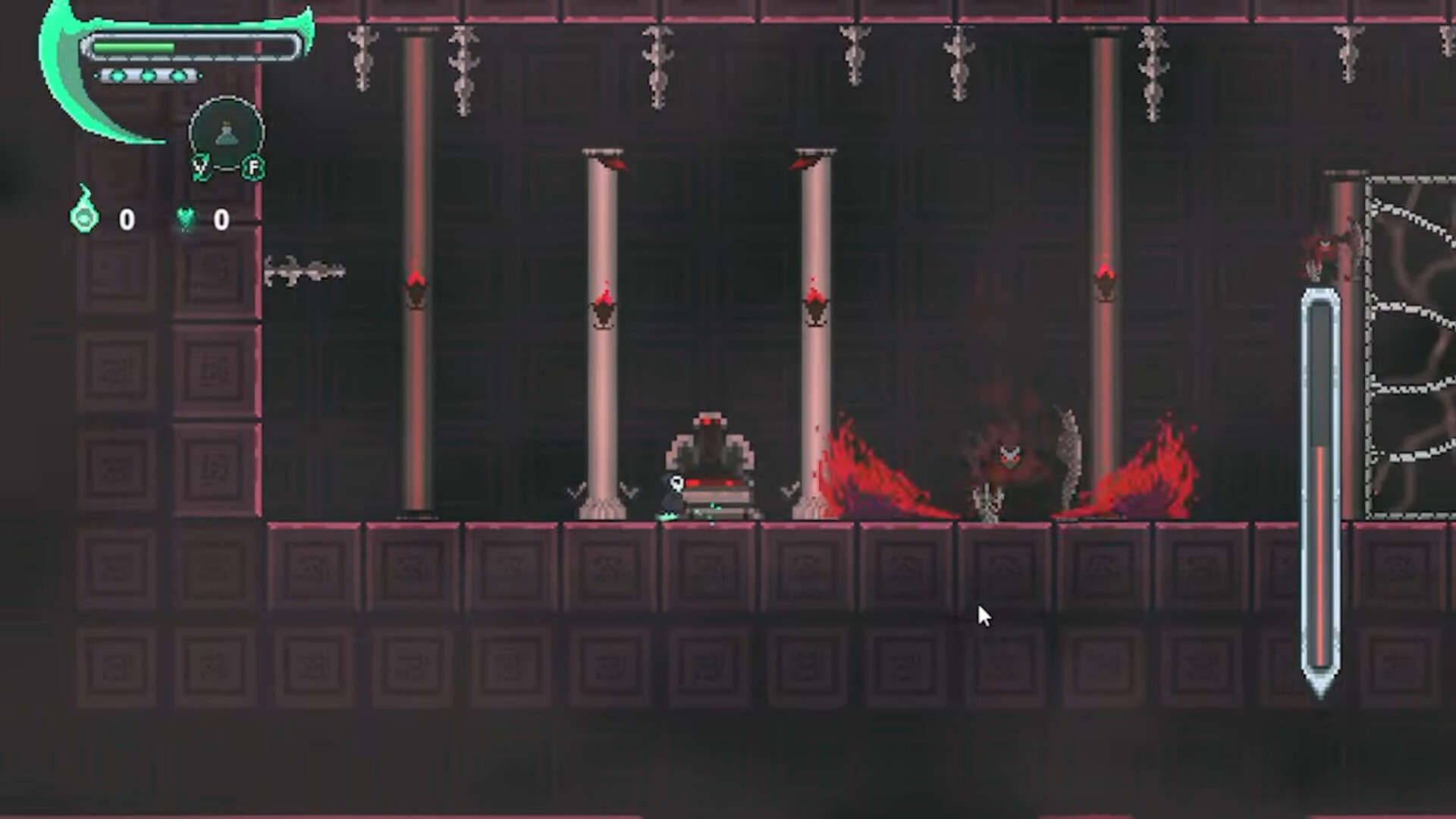1456x819 pixels.
Task: Click the teal heart emblem next to the counter
Action: coord(185,218)
